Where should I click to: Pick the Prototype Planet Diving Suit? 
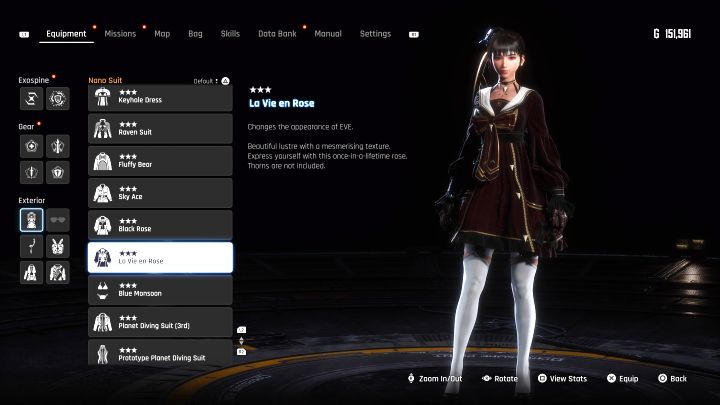point(160,352)
